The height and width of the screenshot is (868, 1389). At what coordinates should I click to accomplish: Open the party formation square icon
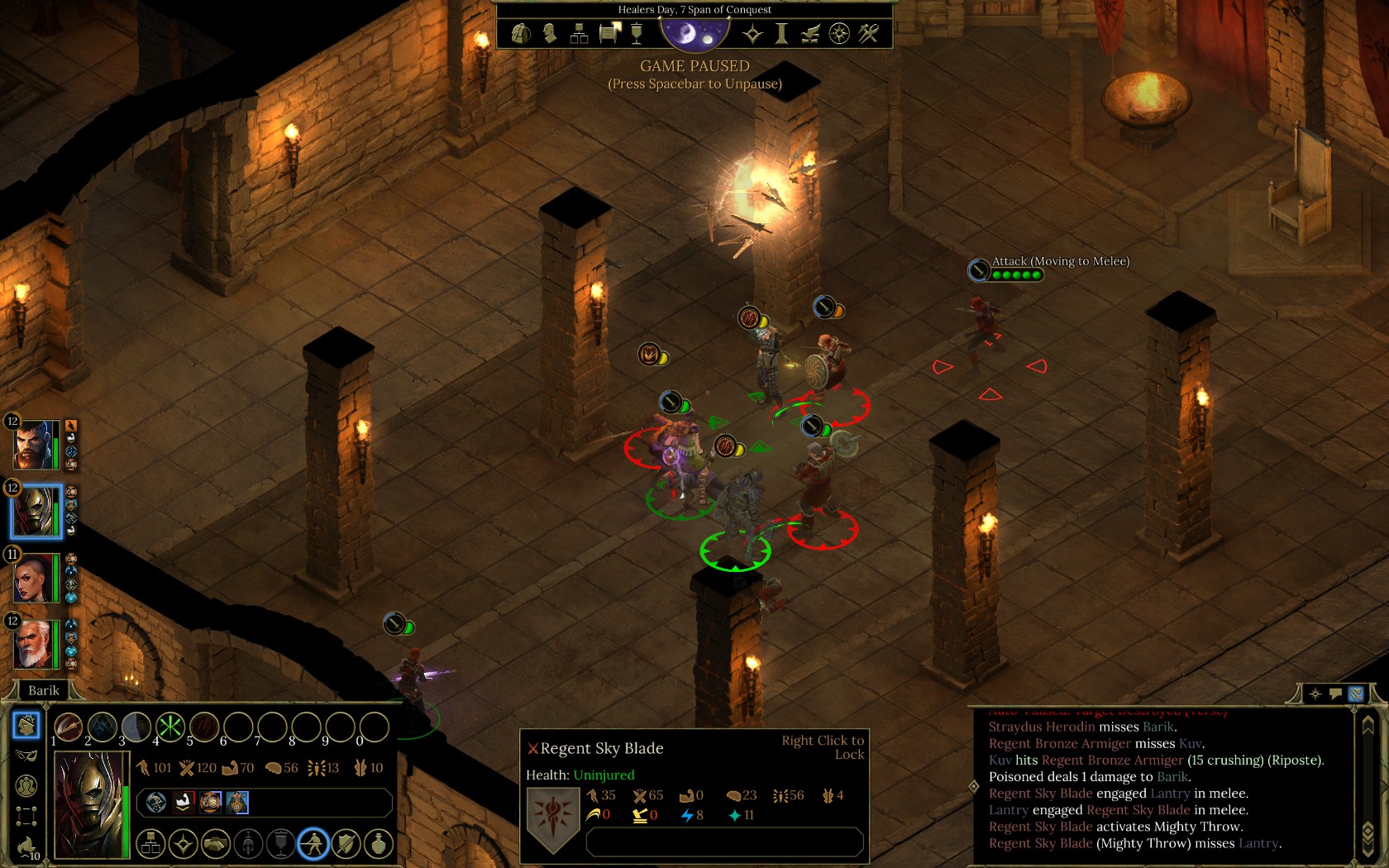pyautogui.click(x=26, y=817)
